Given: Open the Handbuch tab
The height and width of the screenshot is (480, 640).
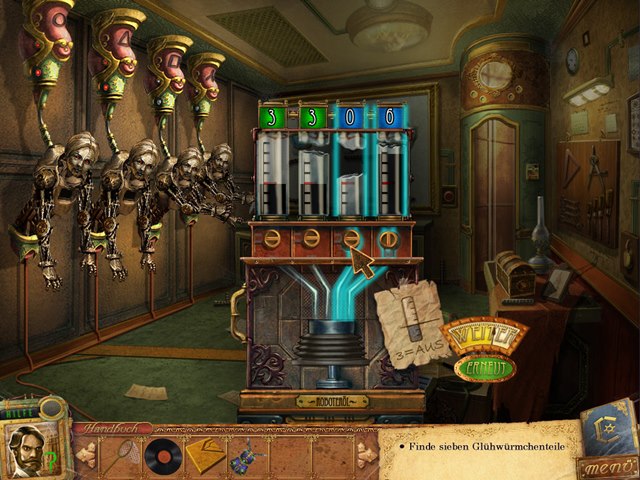Looking at the screenshot, I should click(x=109, y=427).
